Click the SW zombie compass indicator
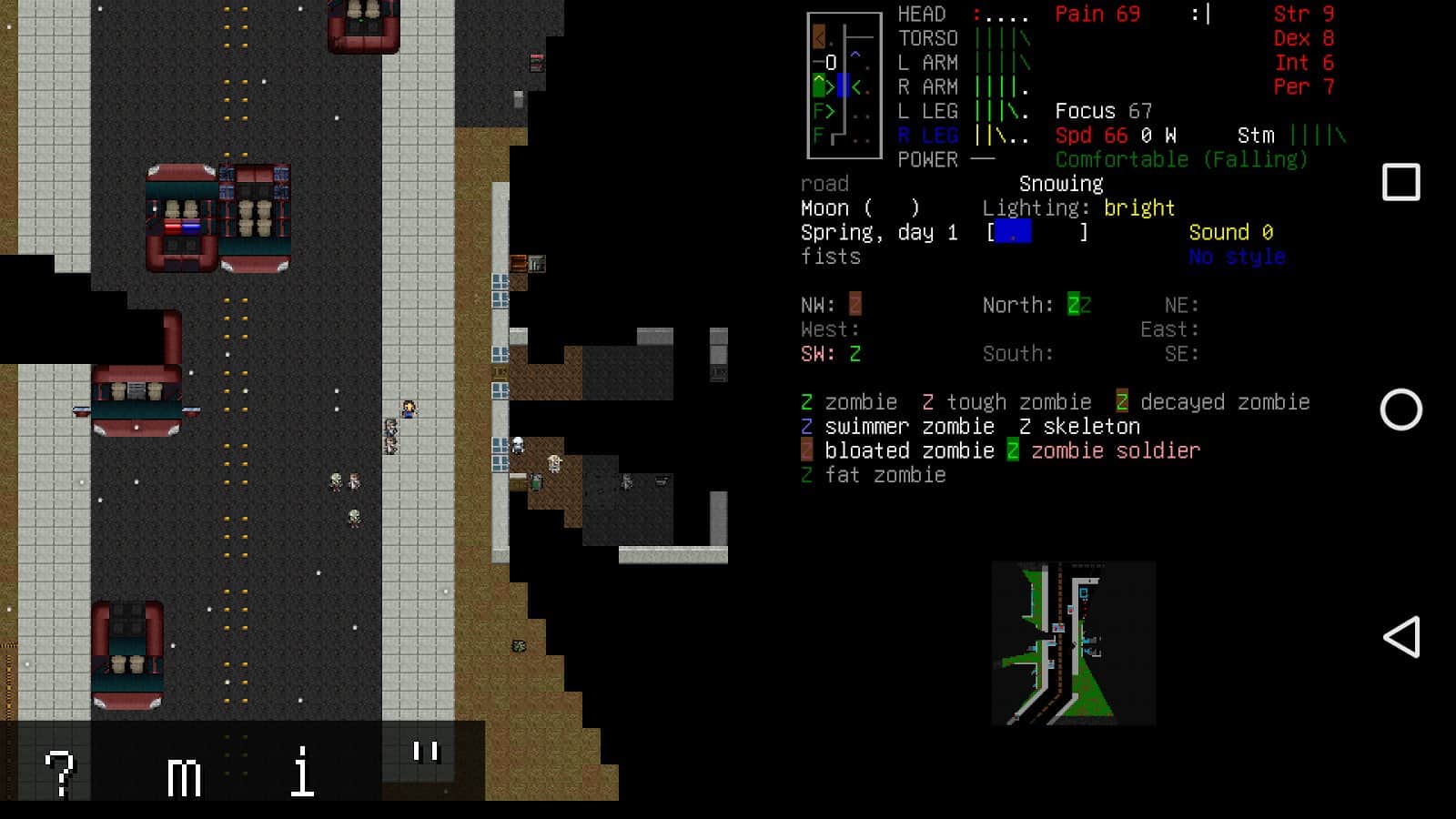 [854, 353]
